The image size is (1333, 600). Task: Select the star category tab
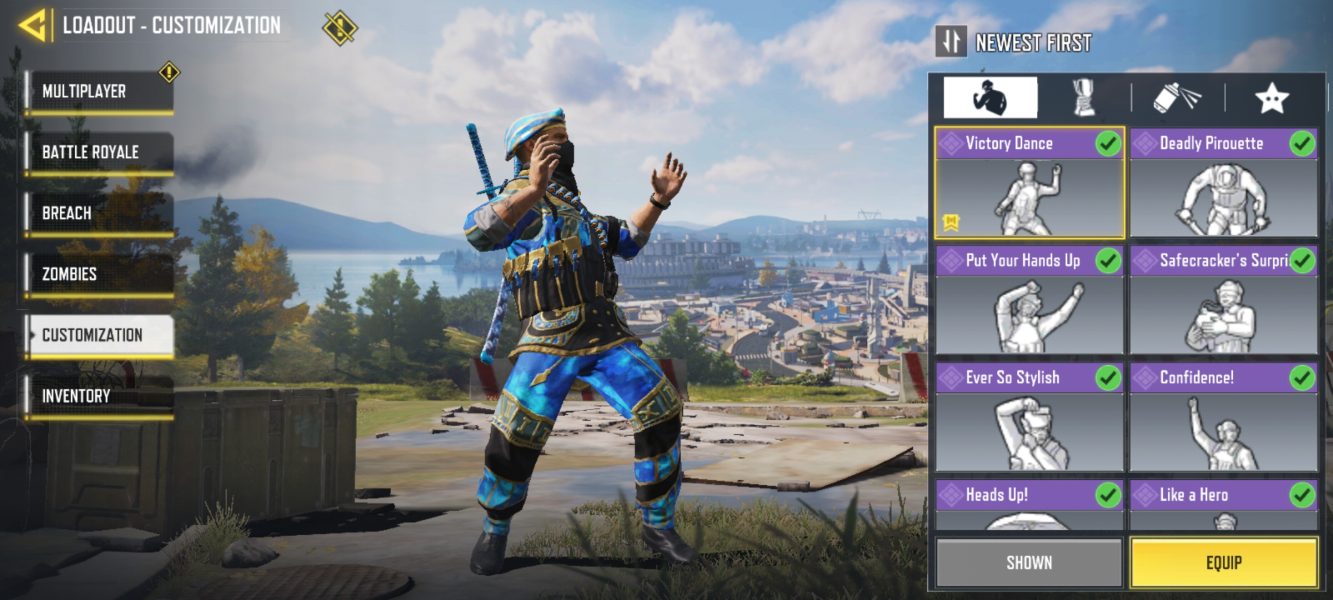(x=1271, y=98)
